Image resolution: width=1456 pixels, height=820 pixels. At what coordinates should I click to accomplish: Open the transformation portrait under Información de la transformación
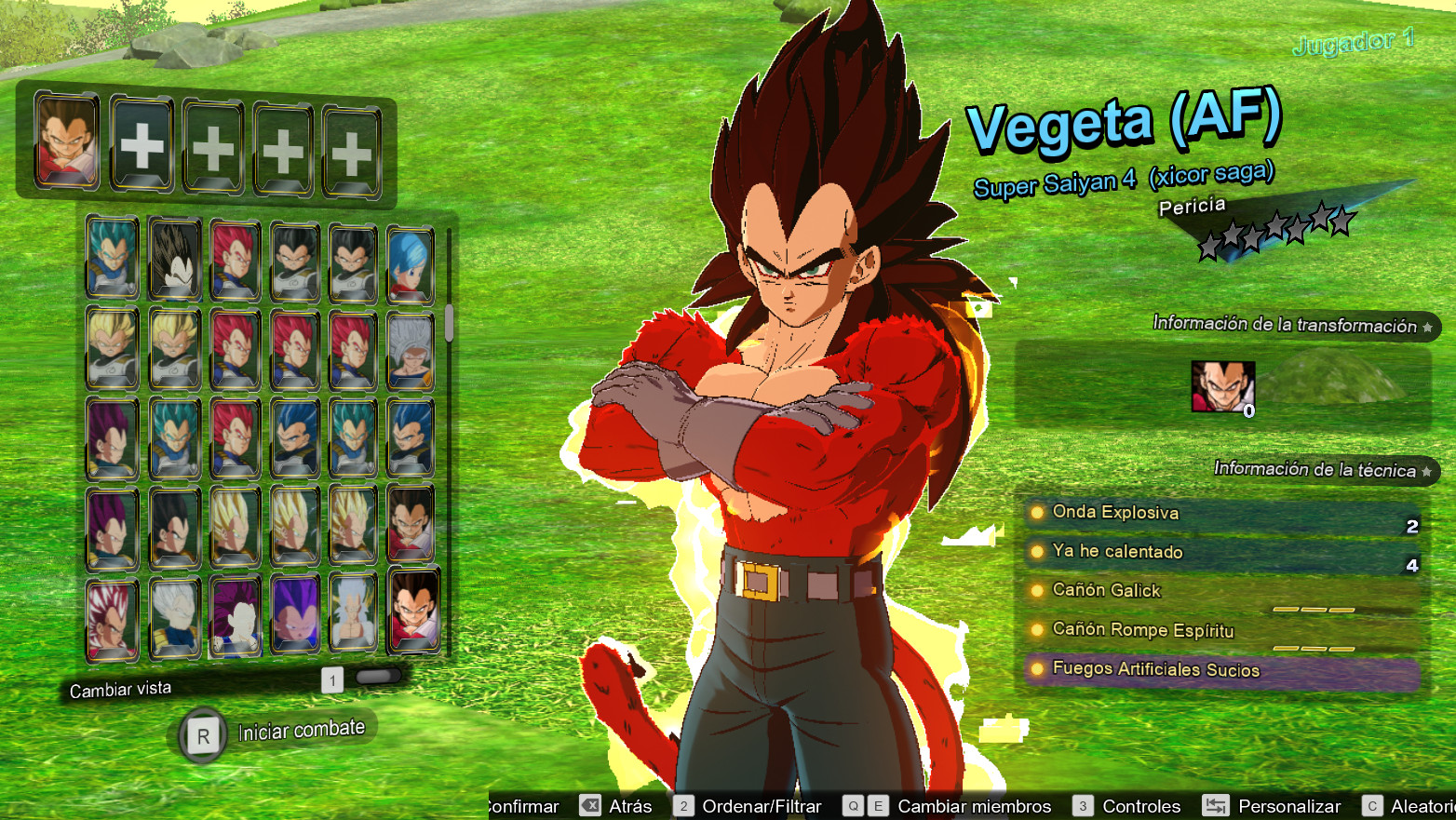[1222, 386]
